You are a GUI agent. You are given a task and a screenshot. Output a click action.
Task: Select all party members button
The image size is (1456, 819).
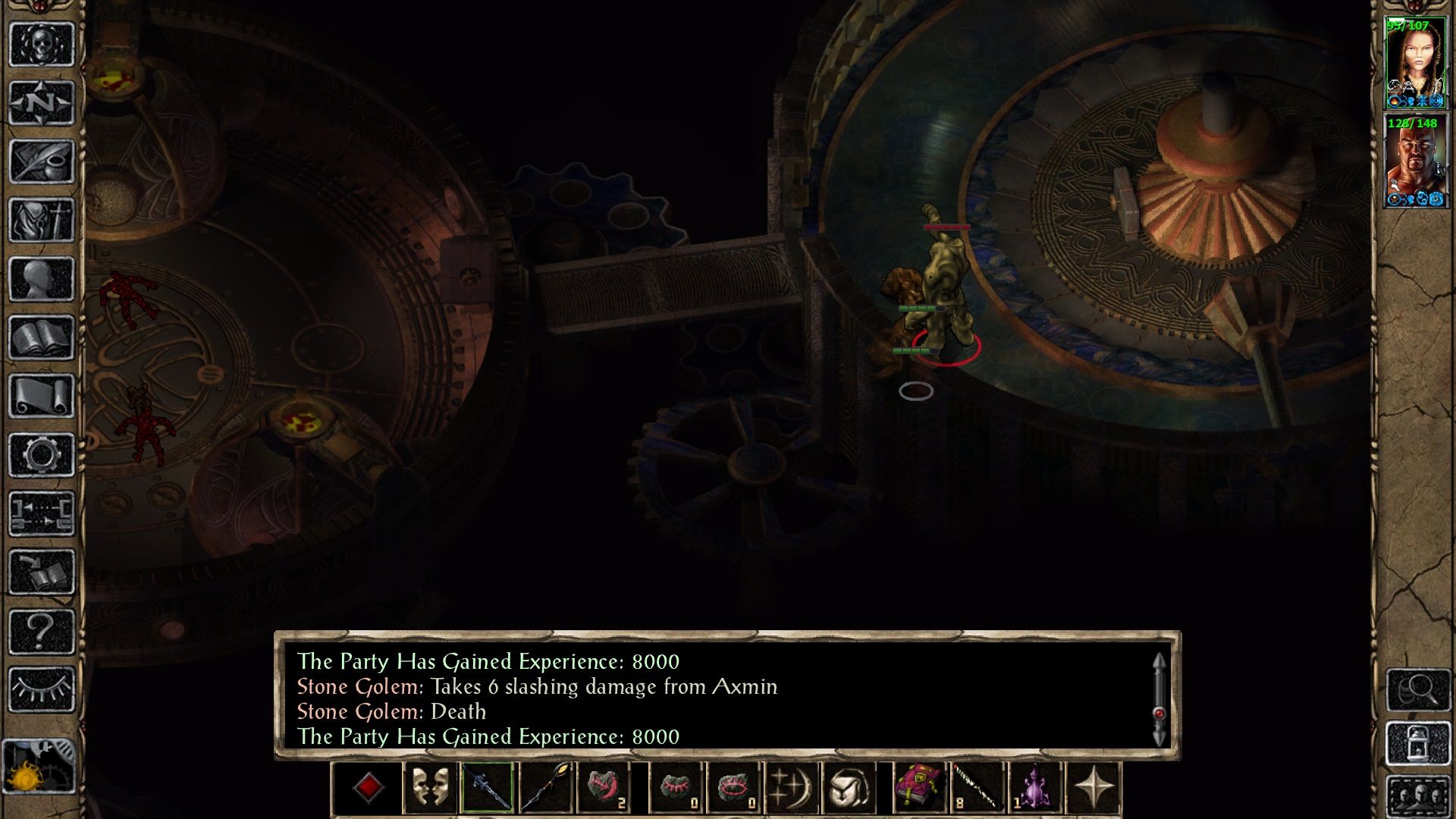coord(1418,796)
